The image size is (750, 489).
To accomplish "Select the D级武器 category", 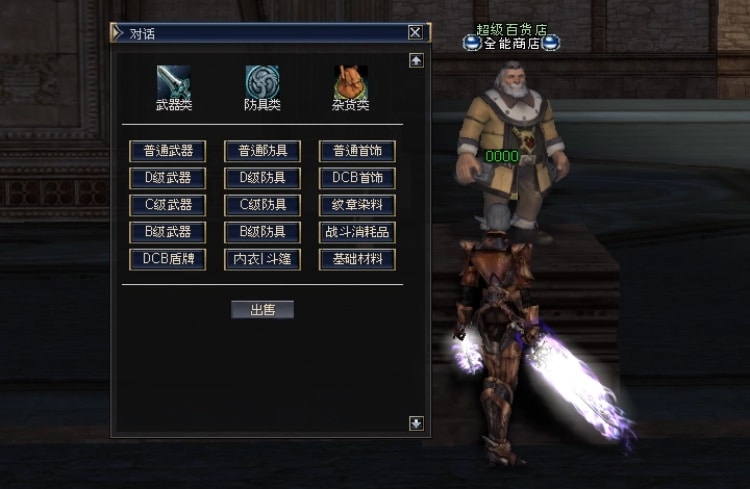I will [167, 178].
